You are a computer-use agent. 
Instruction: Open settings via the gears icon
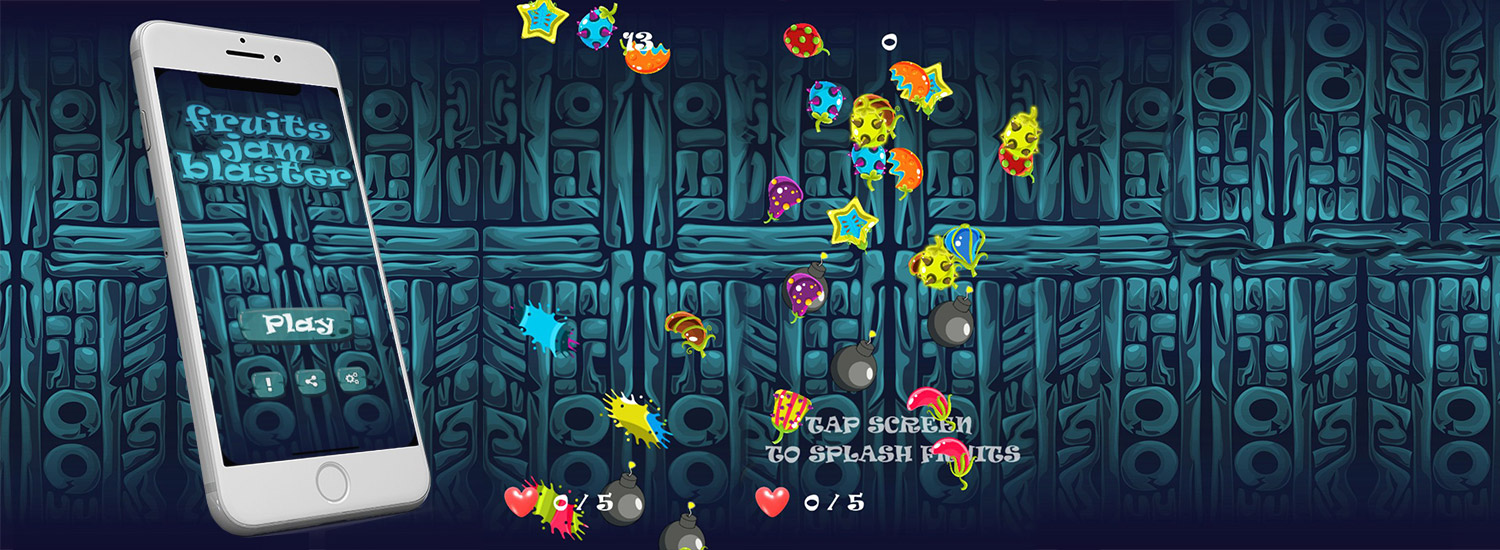pos(352,378)
